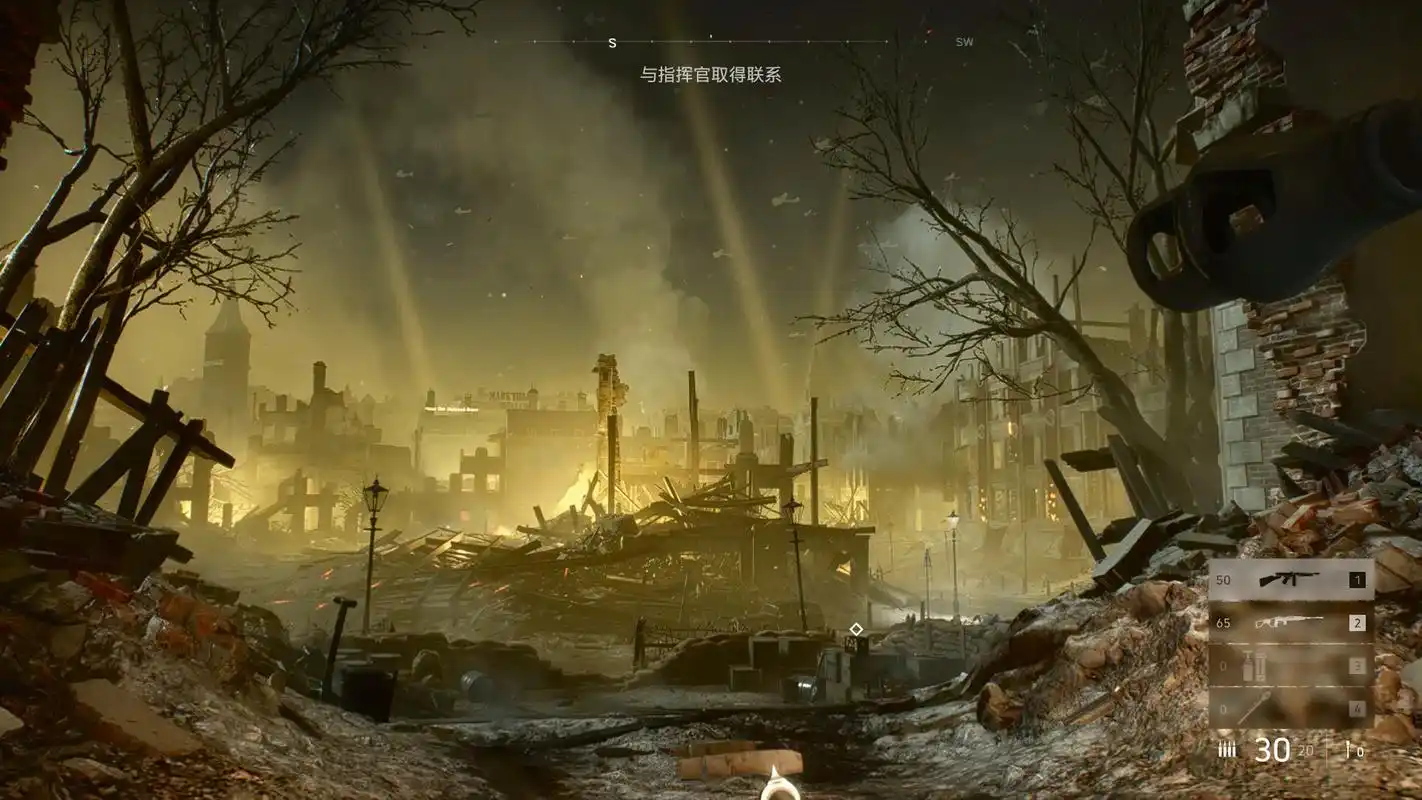
Task: Choose the explosives in weapon slot 3
Action: tap(1290, 666)
